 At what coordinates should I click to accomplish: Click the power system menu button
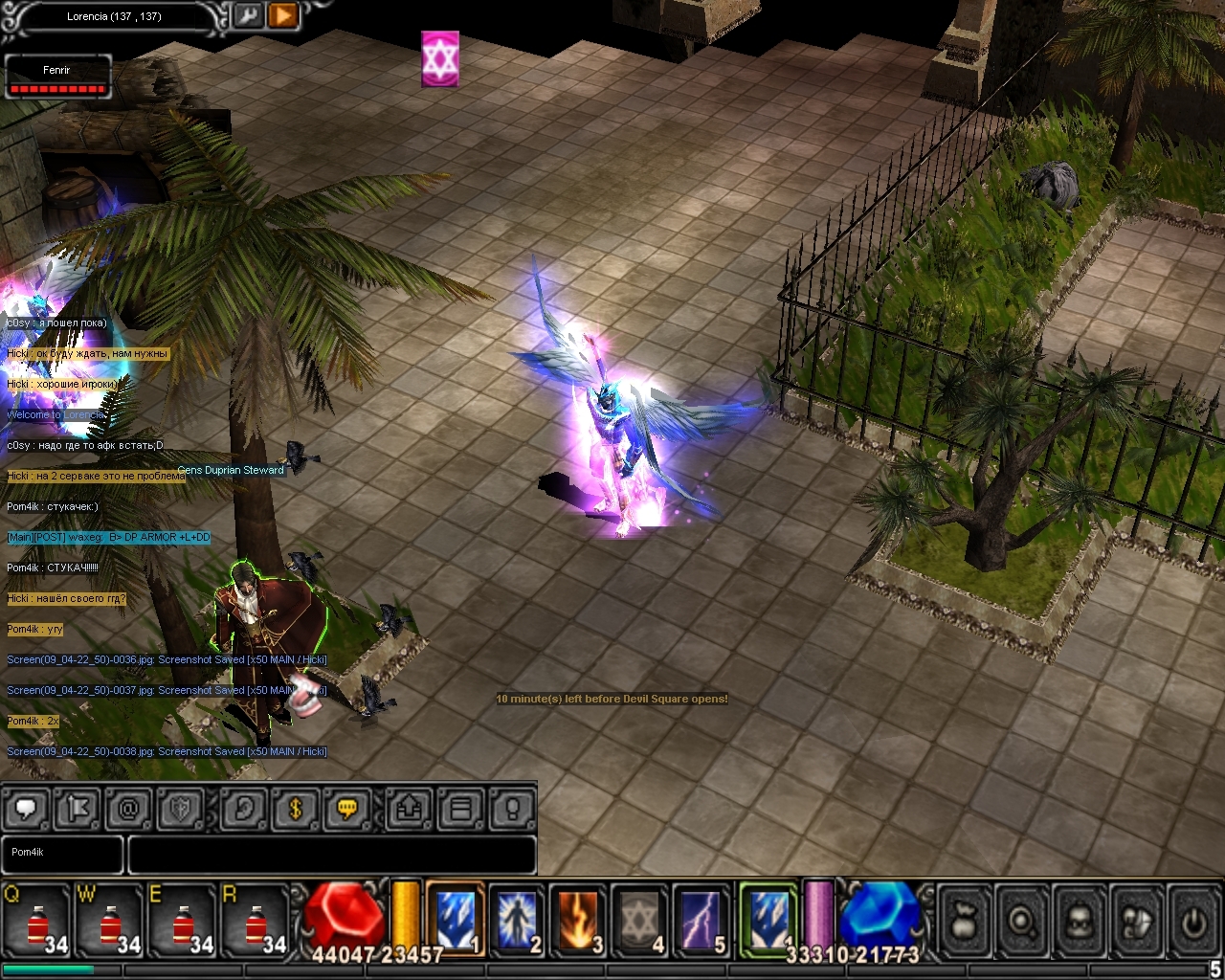click(x=1192, y=921)
